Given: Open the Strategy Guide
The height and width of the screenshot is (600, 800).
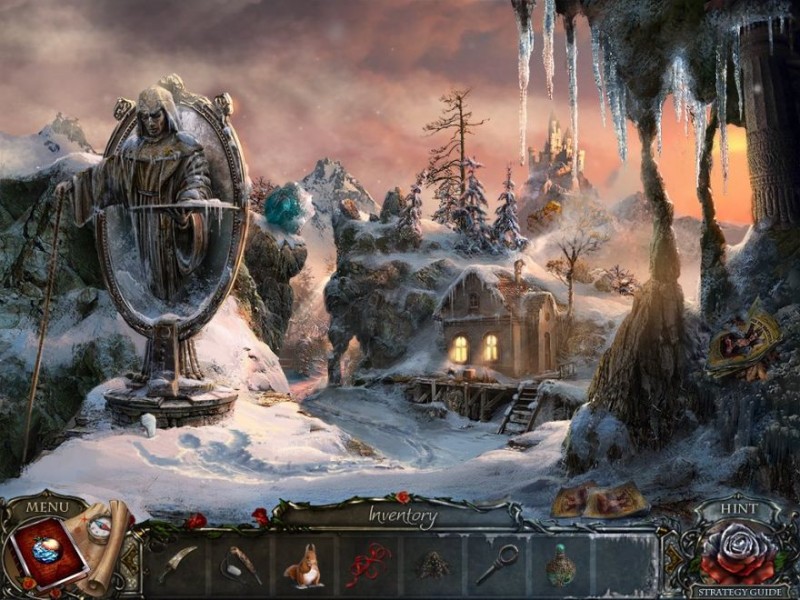Looking at the screenshot, I should coord(740,591).
